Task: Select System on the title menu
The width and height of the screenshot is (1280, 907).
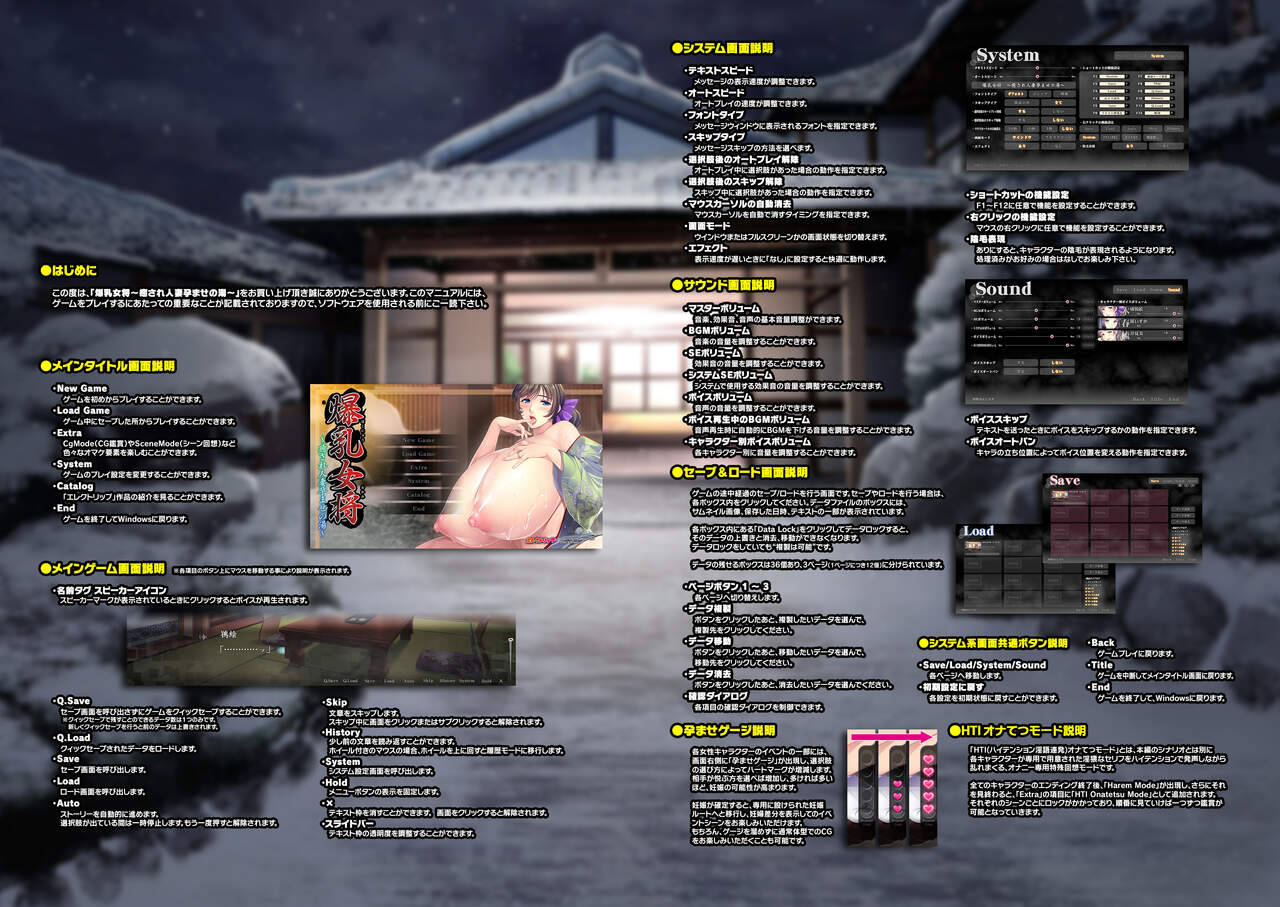Action: pos(418,481)
